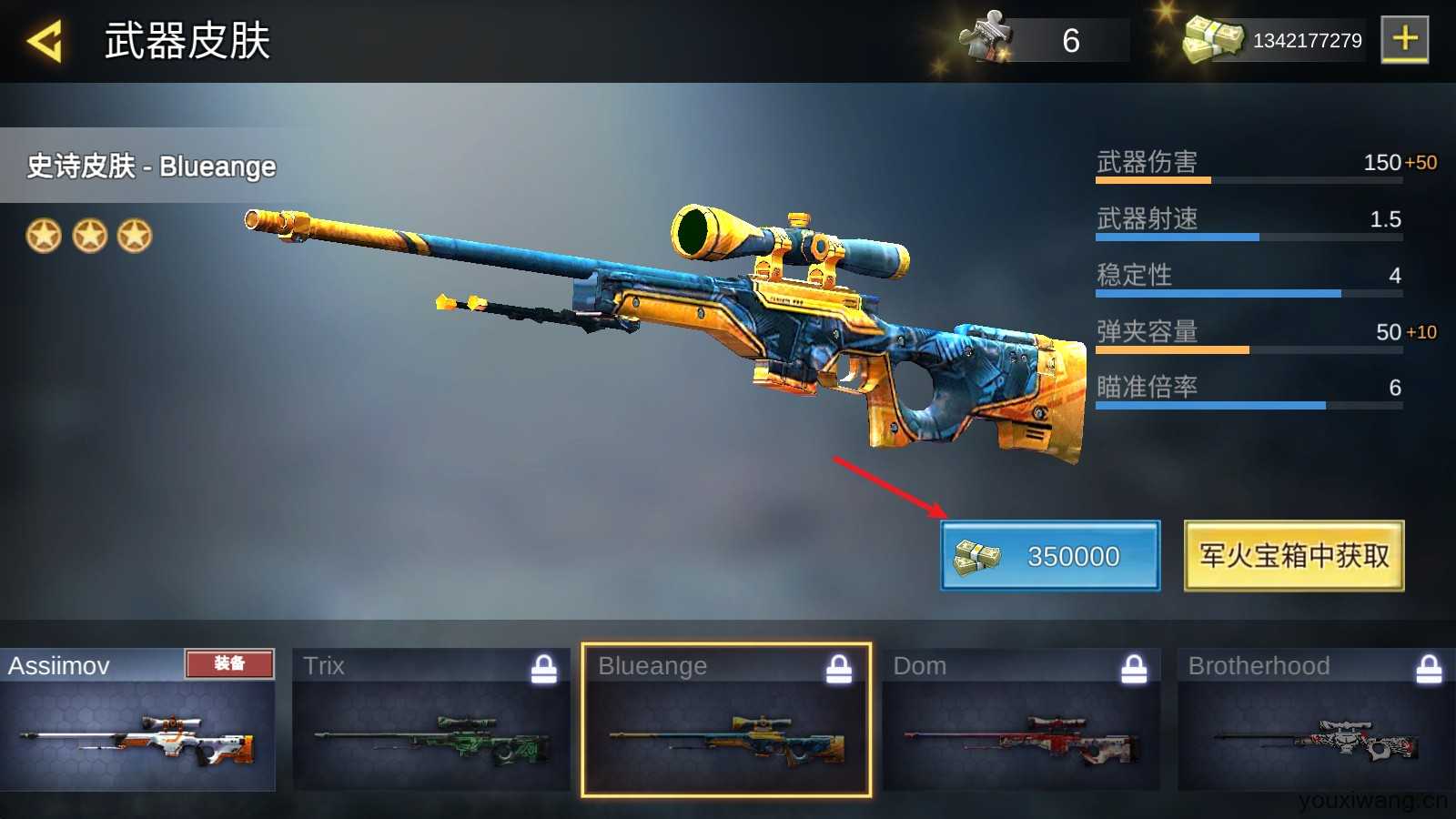Select the Assiimov skin thumbnail
1456x819 pixels.
137,720
